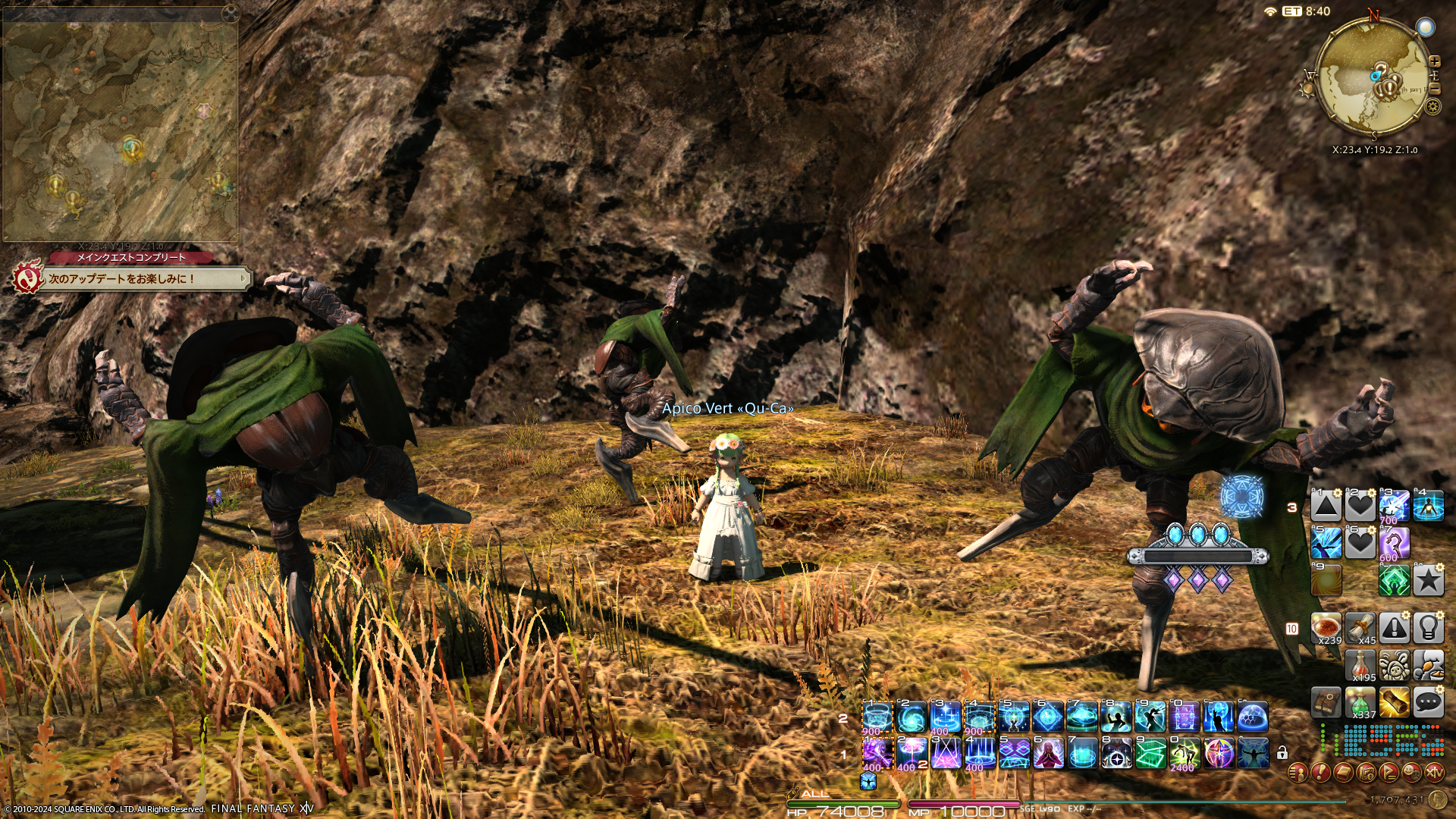The image size is (1456, 819).
Task: Zoom out the minimap with the minus button
Action: pos(1434,89)
